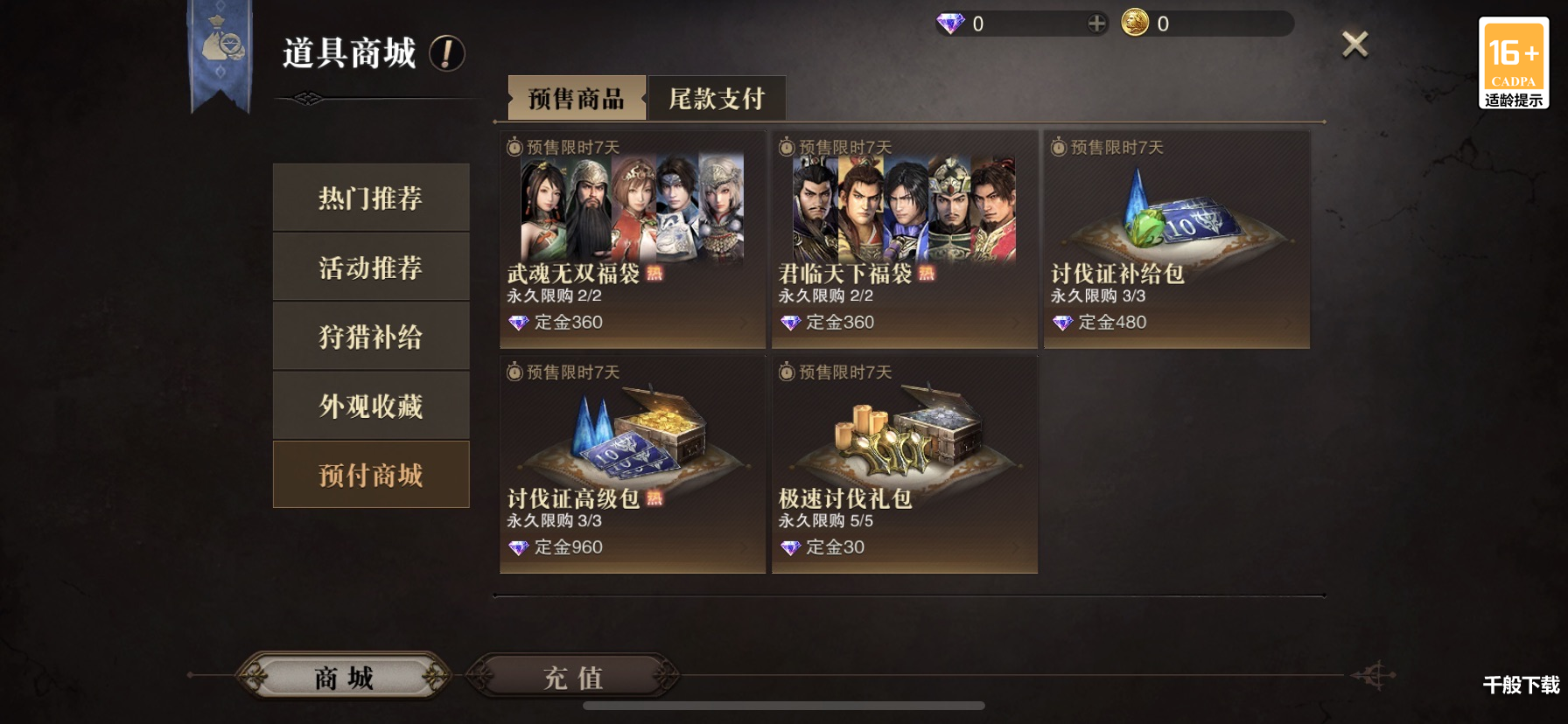Open the item shop info icon
The width and height of the screenshot is (1568, 724).
point(446,53)
